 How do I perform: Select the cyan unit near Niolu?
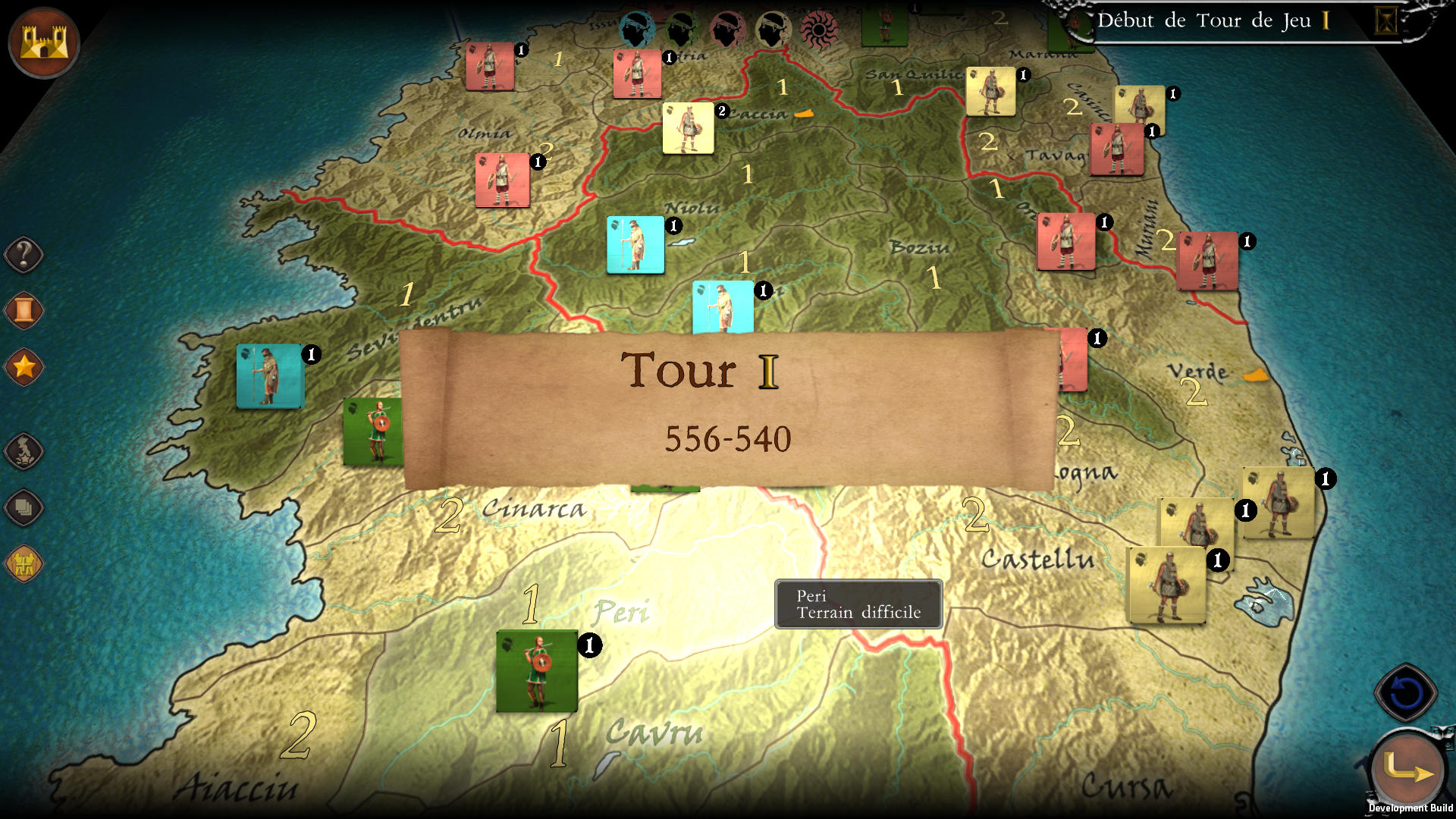(635, 245)
